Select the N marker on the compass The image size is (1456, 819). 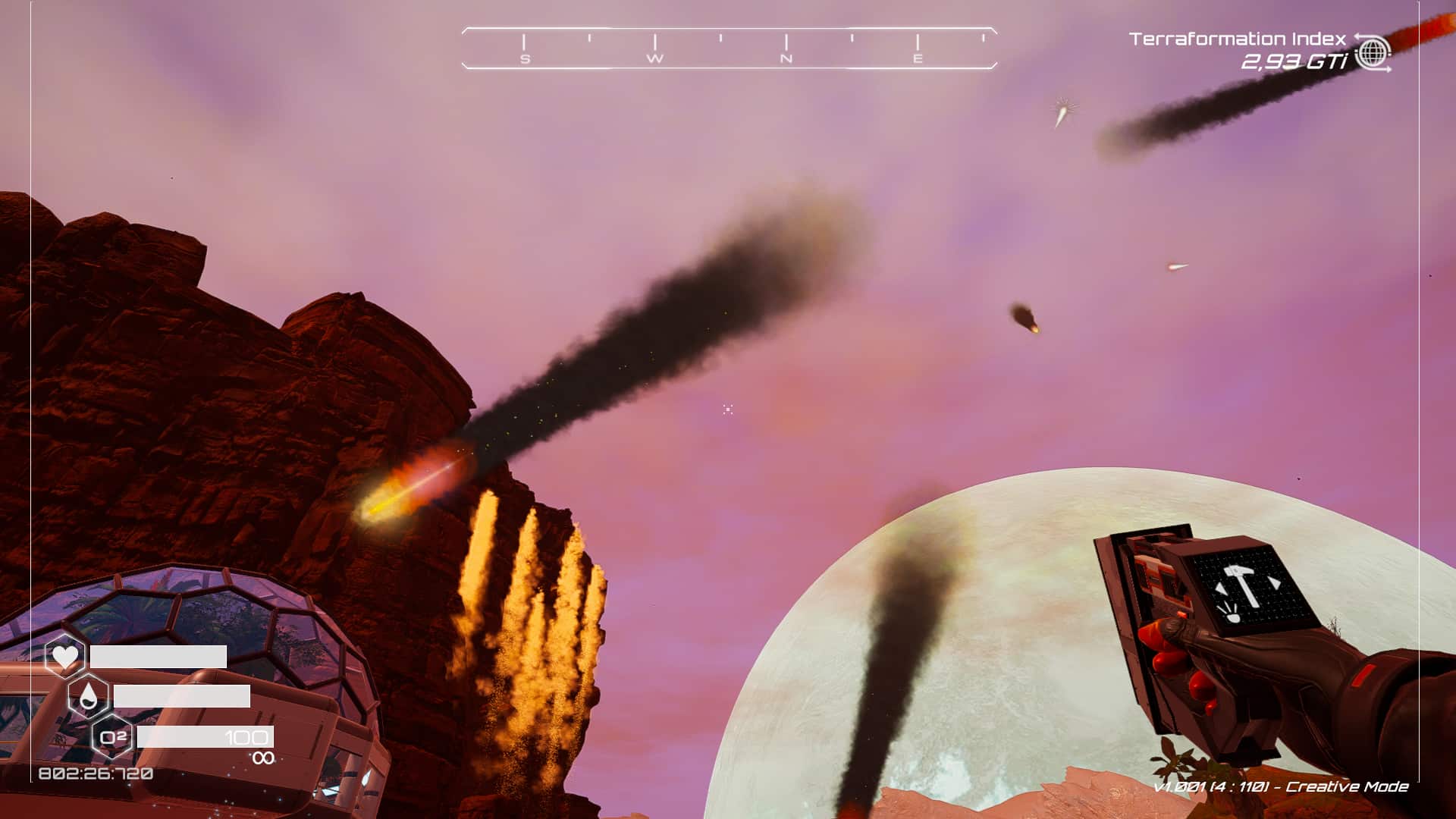[x=785, y=58]
